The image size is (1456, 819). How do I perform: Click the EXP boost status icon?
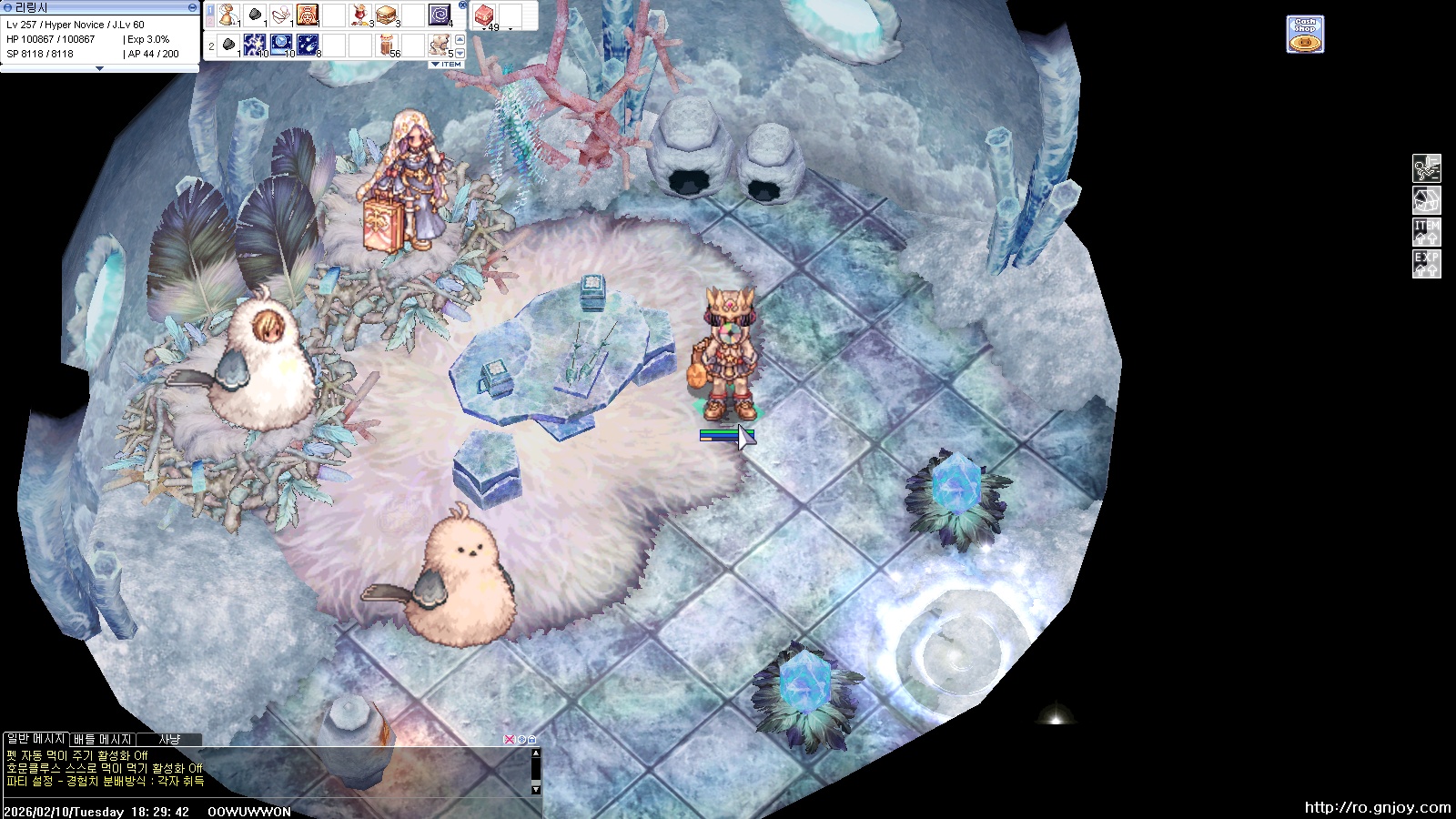1426,264
